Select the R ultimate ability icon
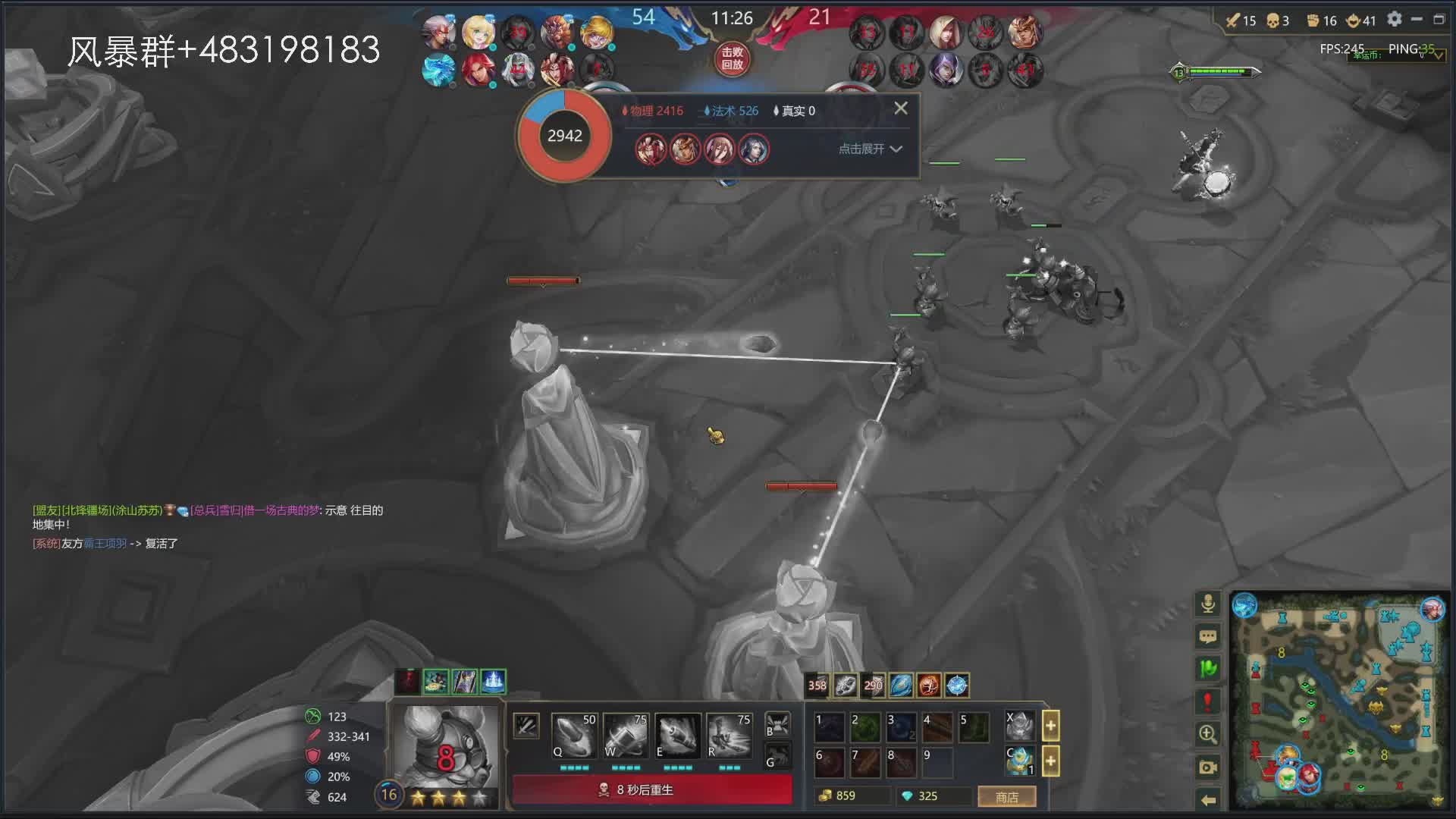 [728, 735]
